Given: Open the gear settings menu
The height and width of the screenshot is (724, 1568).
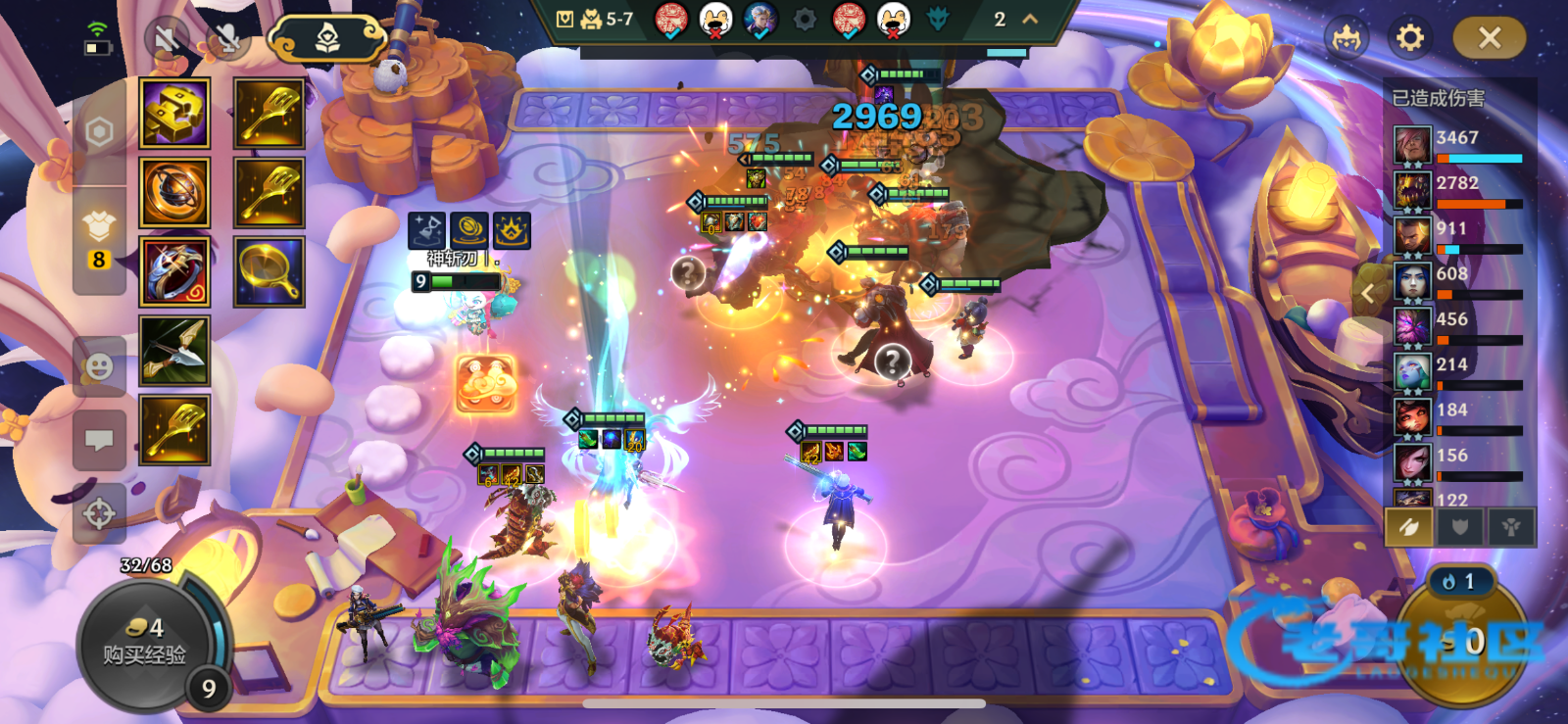Looking at the screenshot, I should pyautogui.click(x=1409, y=38).
